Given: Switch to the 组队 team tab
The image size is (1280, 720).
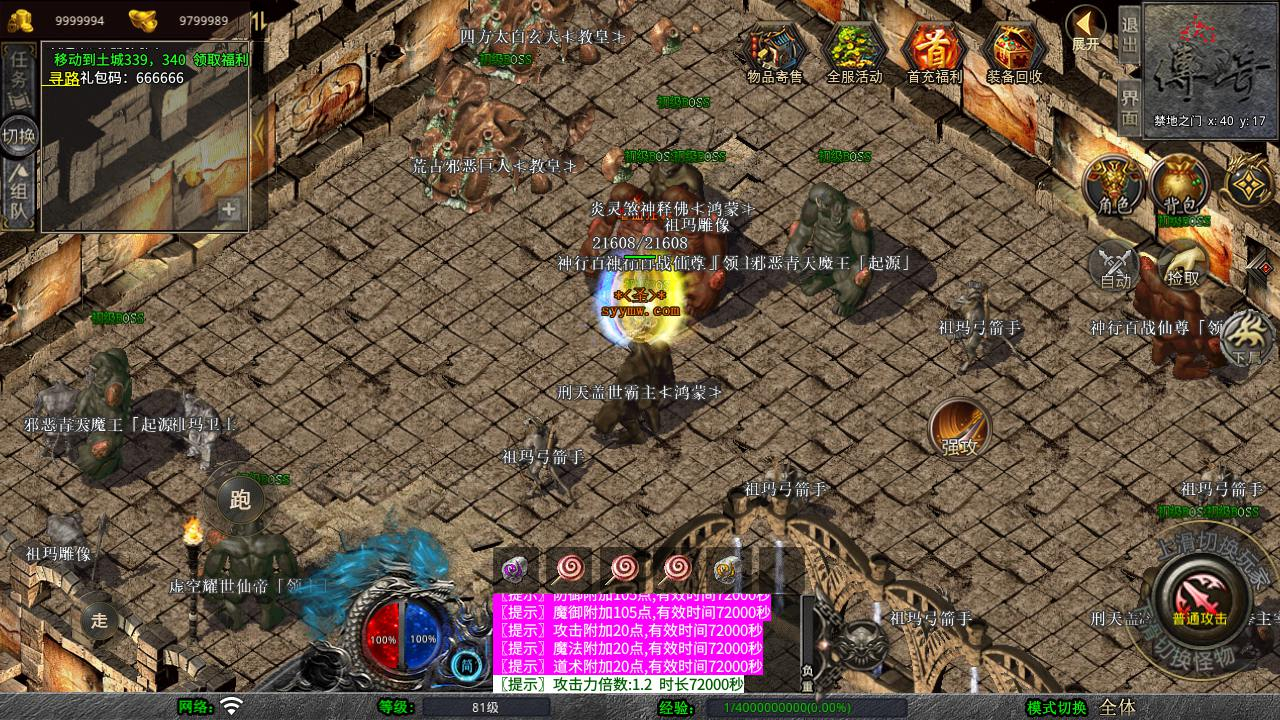Looking at the screenshot, I should [x=19, y=195].
